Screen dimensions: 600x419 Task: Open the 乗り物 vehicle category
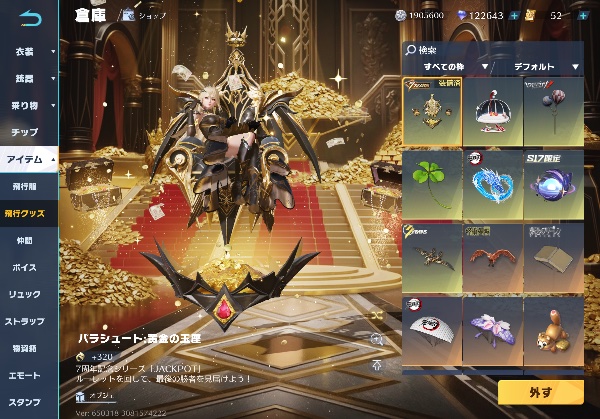click(27, 105)
